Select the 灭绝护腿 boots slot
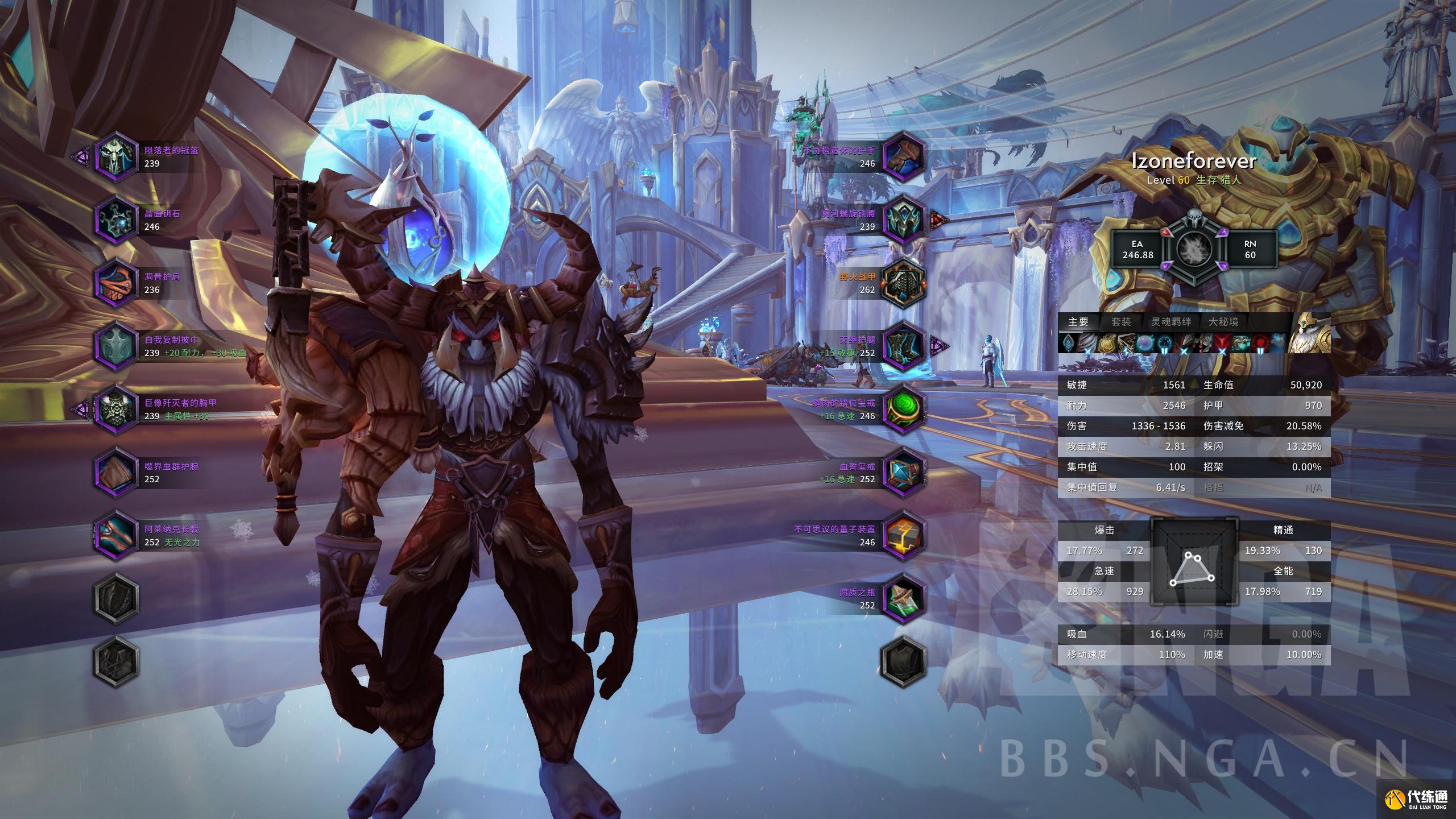The image size is (1456, 819). (x=903, y=345)
